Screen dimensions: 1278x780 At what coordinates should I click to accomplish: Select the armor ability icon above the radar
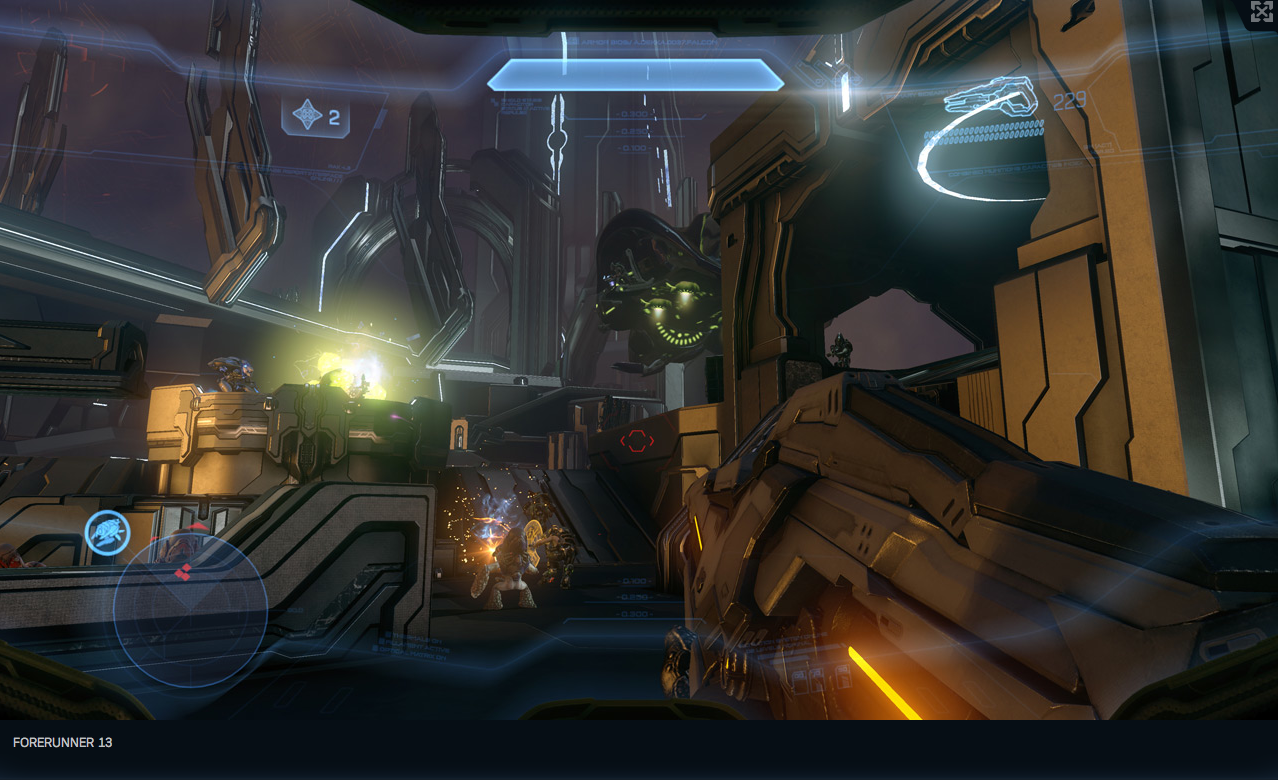coord(107,532)
